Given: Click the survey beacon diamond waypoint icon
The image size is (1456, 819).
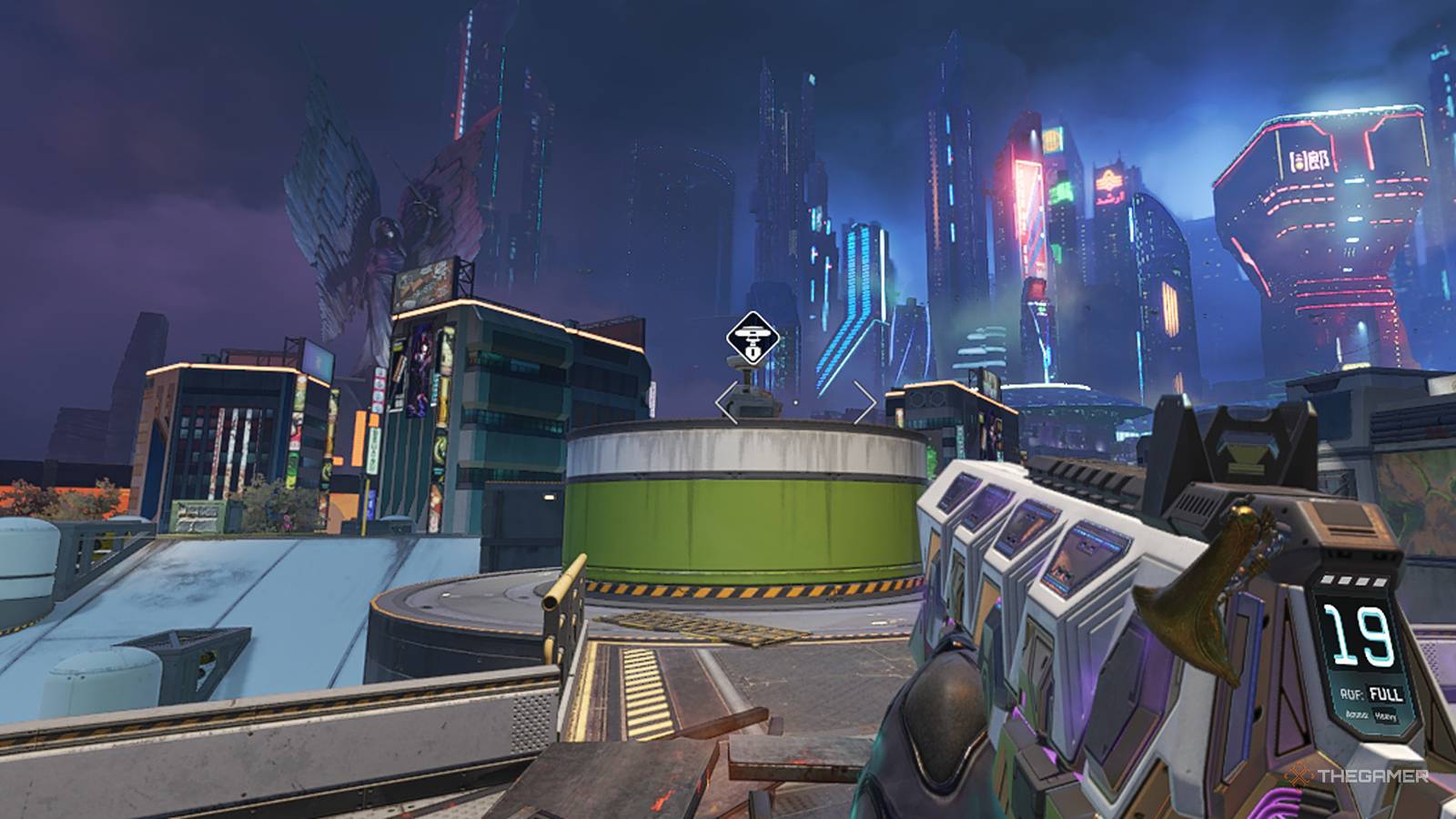Looking at the screenshot, I should coord(753,337).
